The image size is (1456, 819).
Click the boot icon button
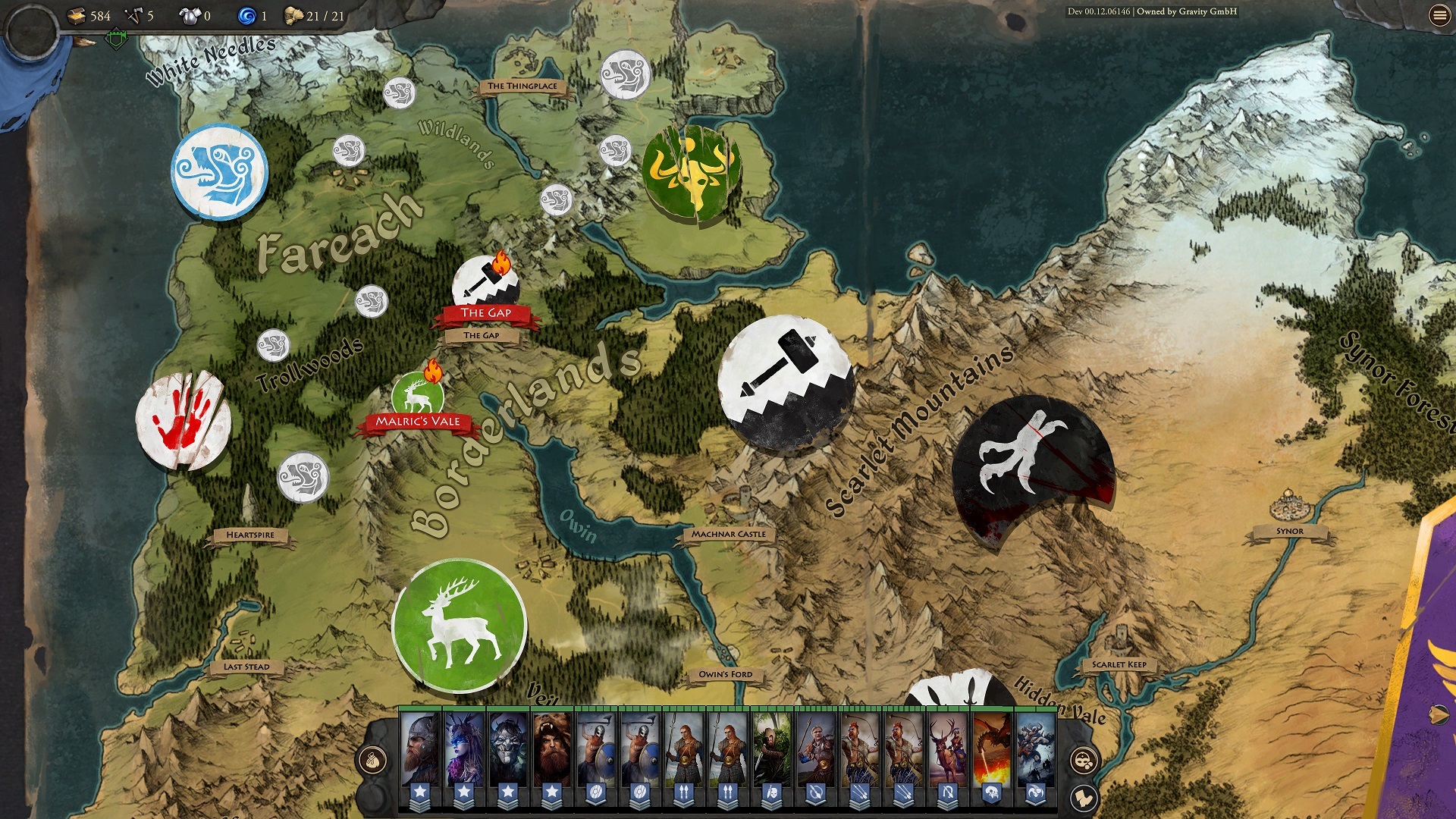tap(1084, 798)
